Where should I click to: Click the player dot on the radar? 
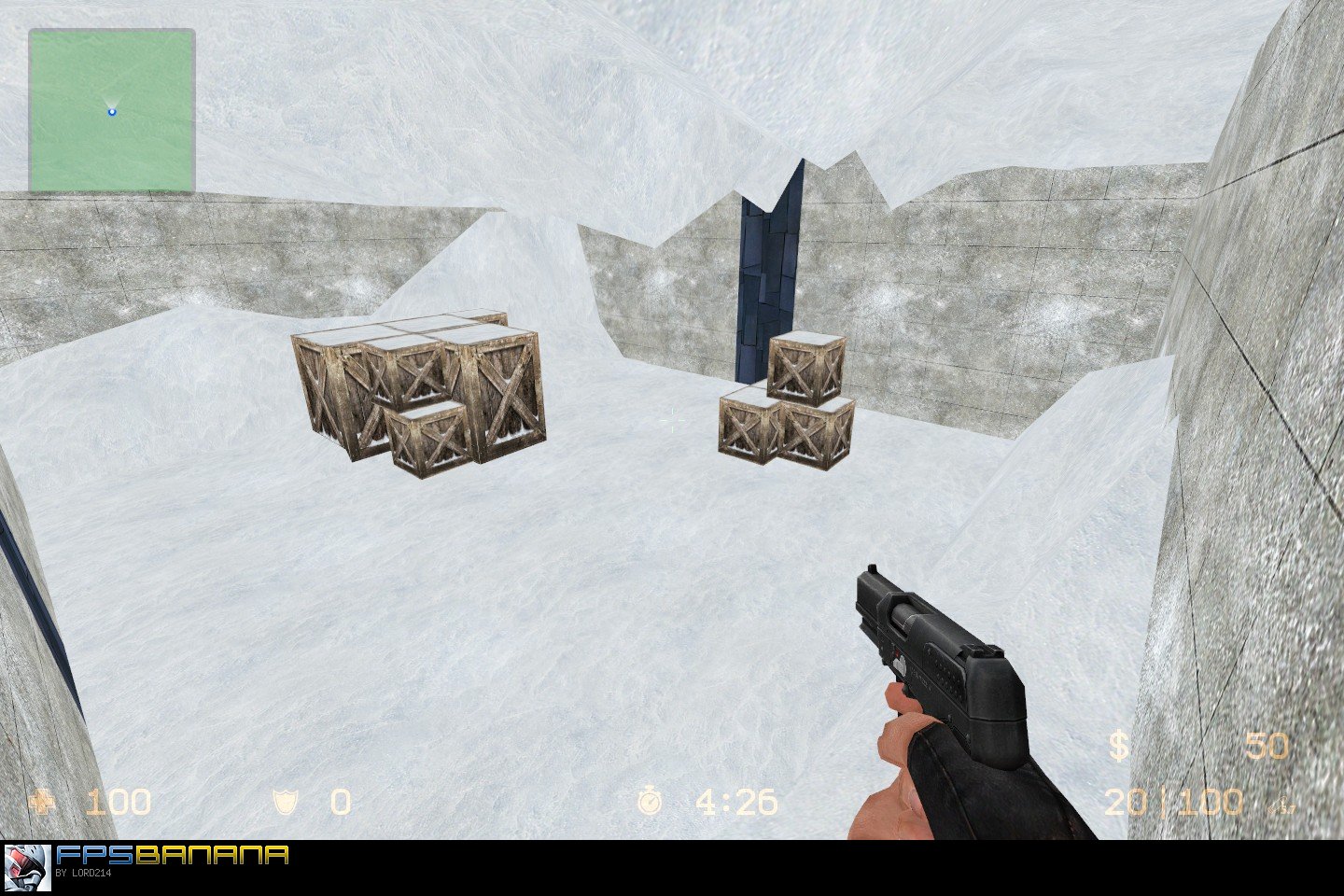tap(111, 109)
